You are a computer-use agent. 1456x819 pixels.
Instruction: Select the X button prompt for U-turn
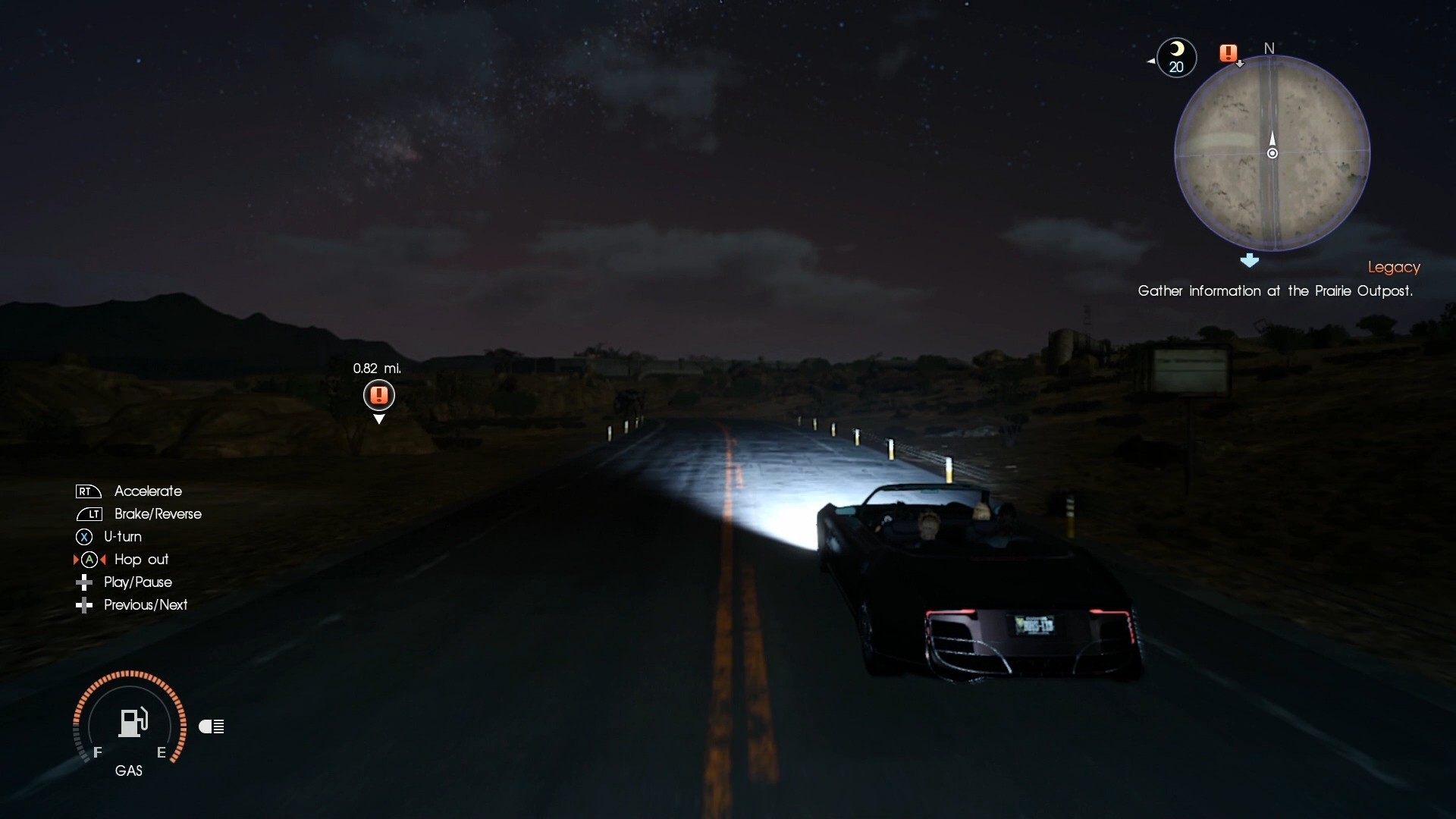point(83,536)
